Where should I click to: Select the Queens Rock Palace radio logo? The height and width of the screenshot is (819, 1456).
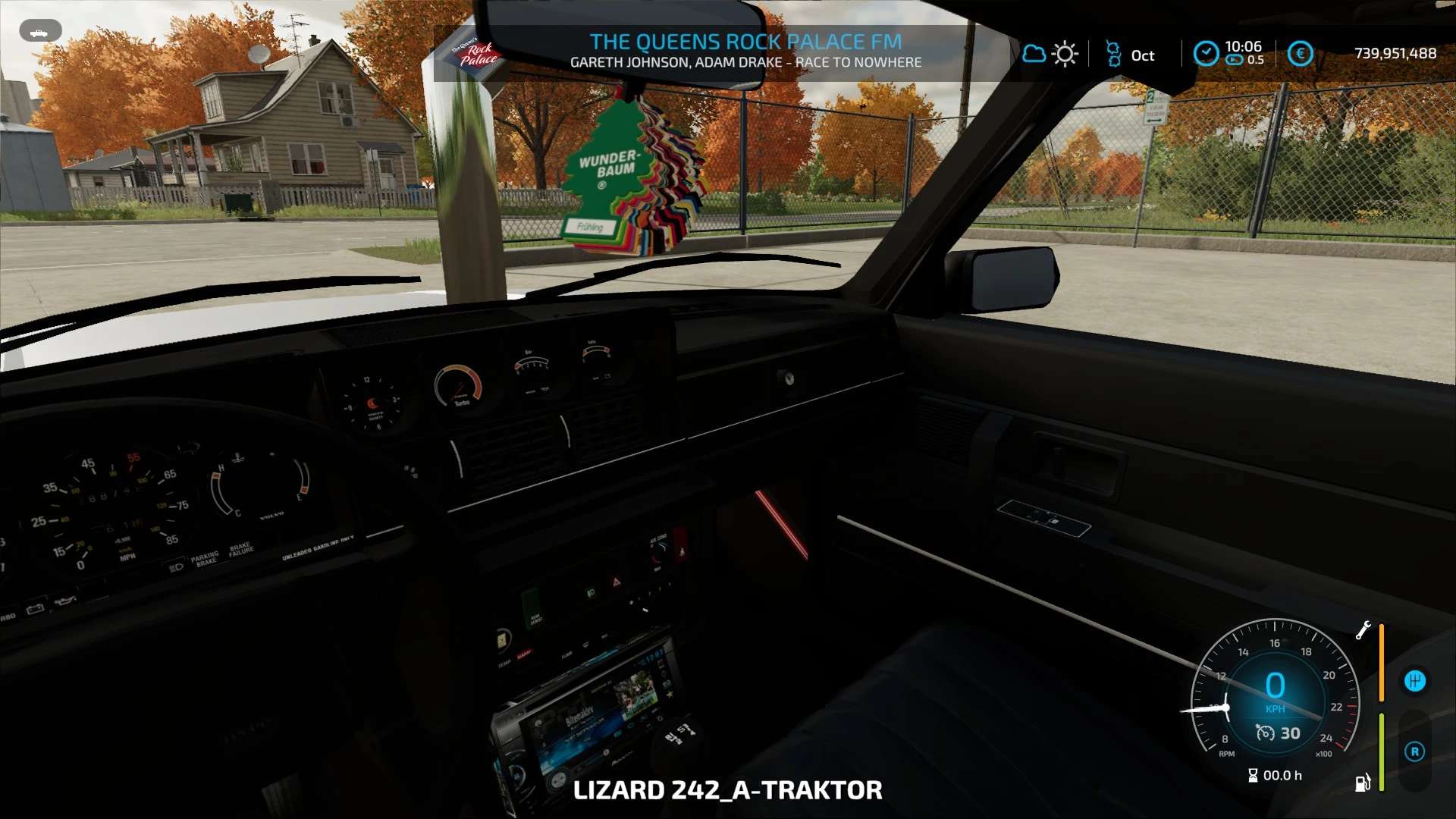476,53
